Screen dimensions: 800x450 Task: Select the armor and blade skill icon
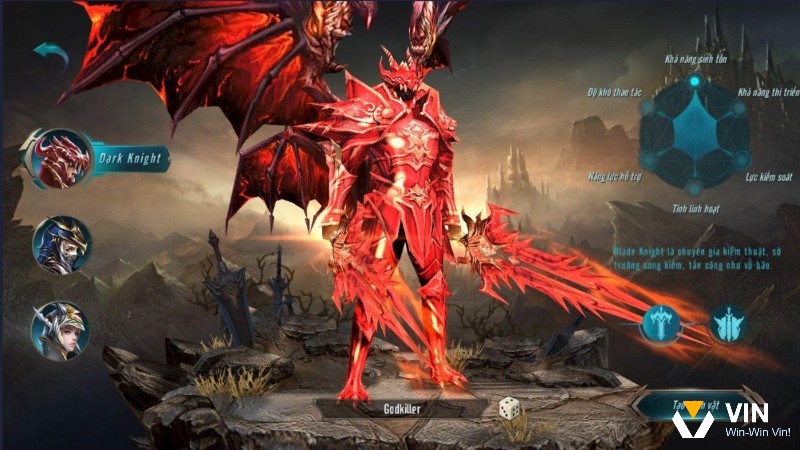click(x=727, y=323)
